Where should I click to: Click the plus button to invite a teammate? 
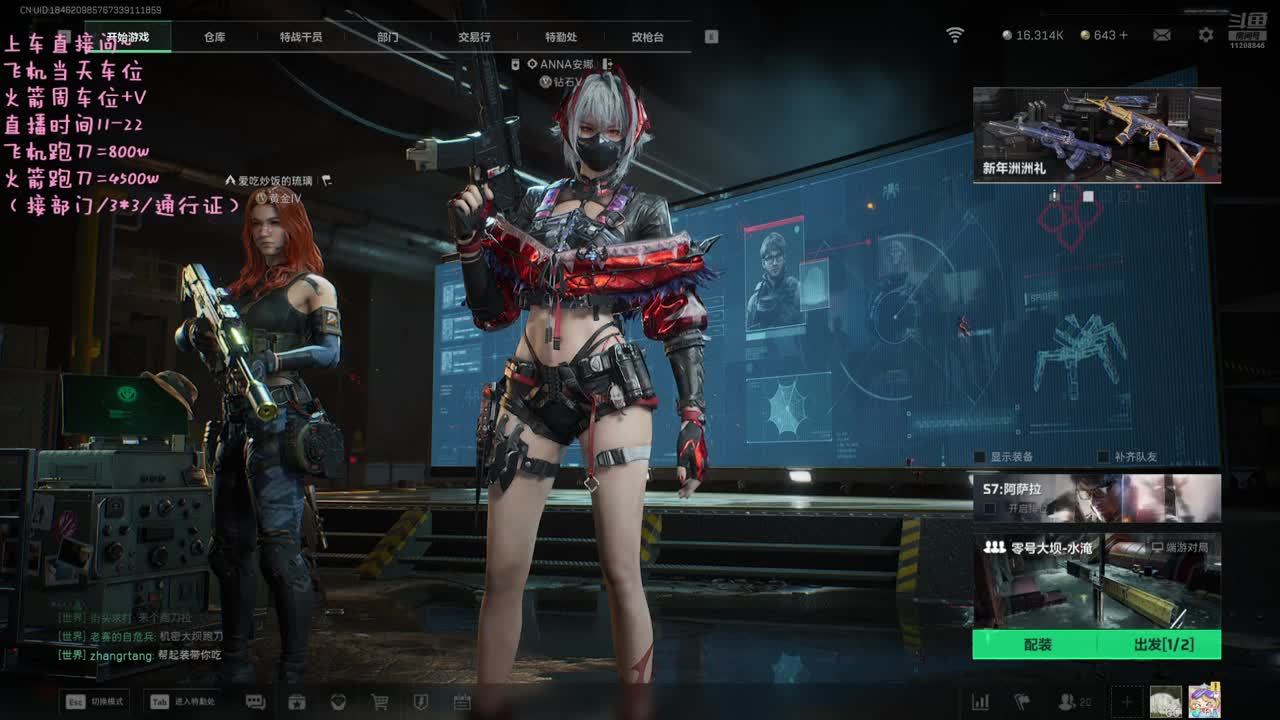(x=1126, y=702)
